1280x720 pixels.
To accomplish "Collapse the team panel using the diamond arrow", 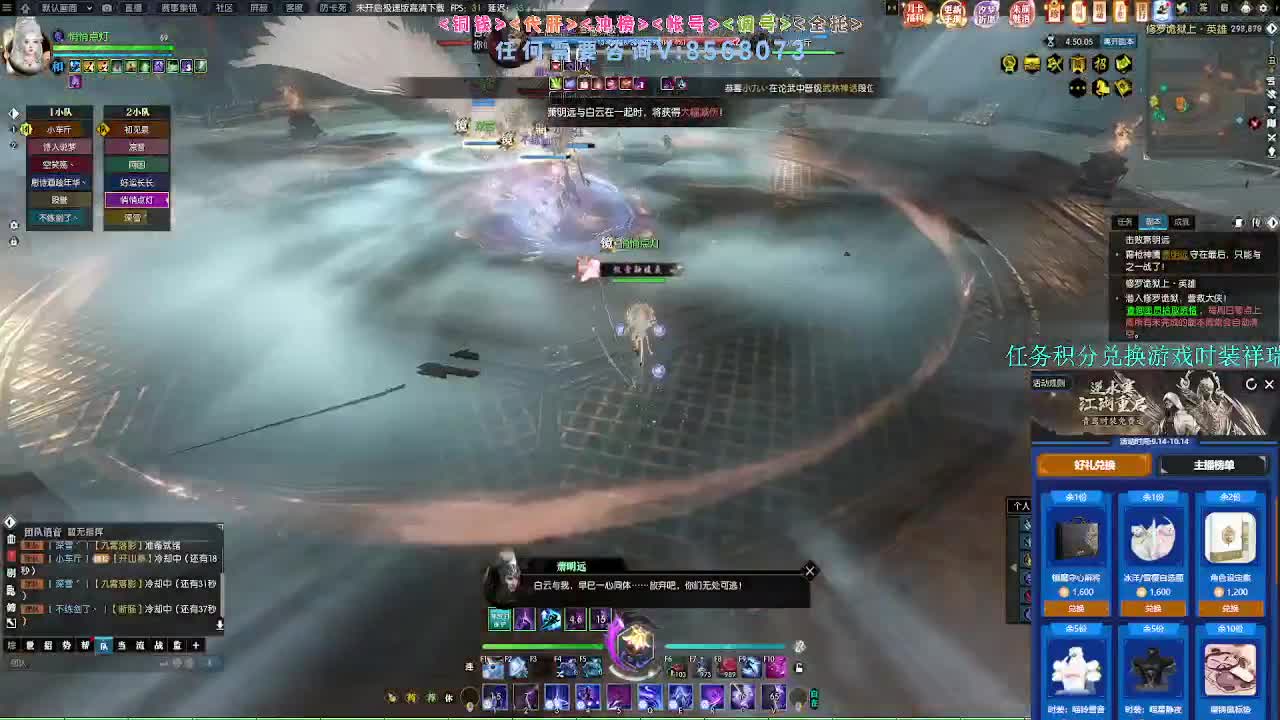I will coord(13,113).
